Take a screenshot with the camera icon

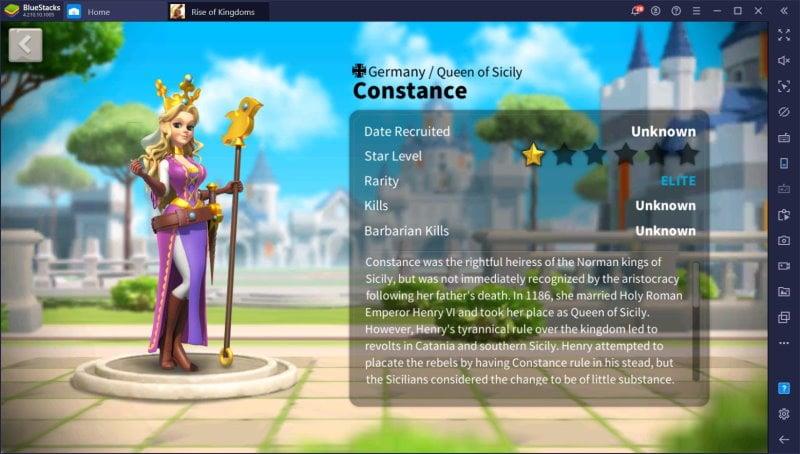click(x=784, y=240)
